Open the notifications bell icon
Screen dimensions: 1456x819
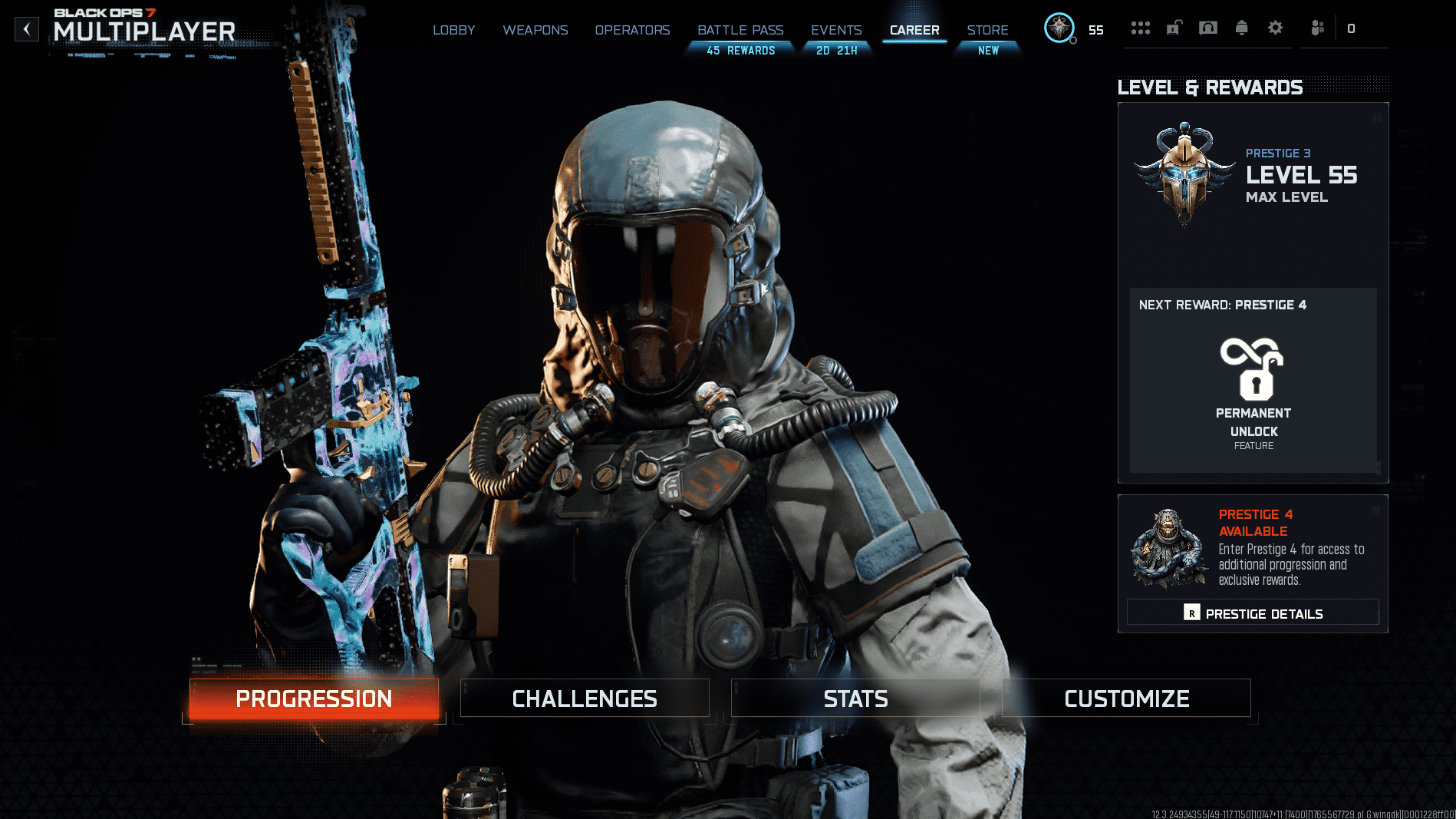tap(1242, 28)
